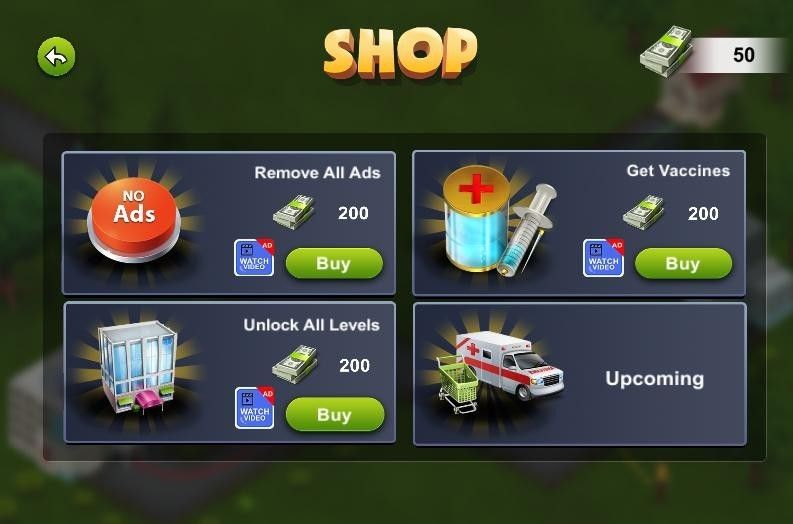Image resolution: width=793 pixels, height=524 pixels.
Task: Select the Upcoming ambulance shop card
Action: (579, 374)
